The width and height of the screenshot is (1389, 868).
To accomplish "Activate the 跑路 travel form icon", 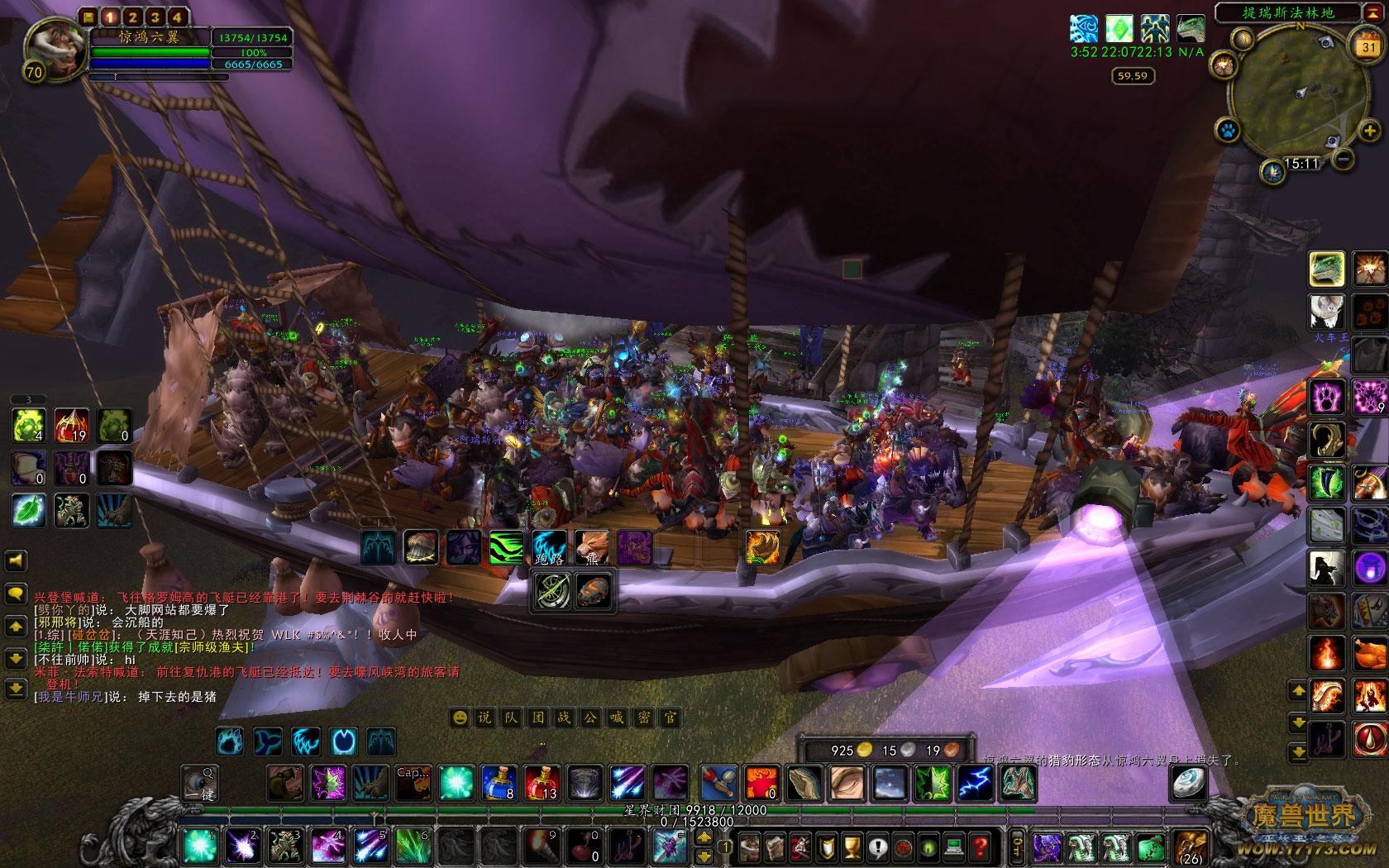I will click(x=549, y=547).
